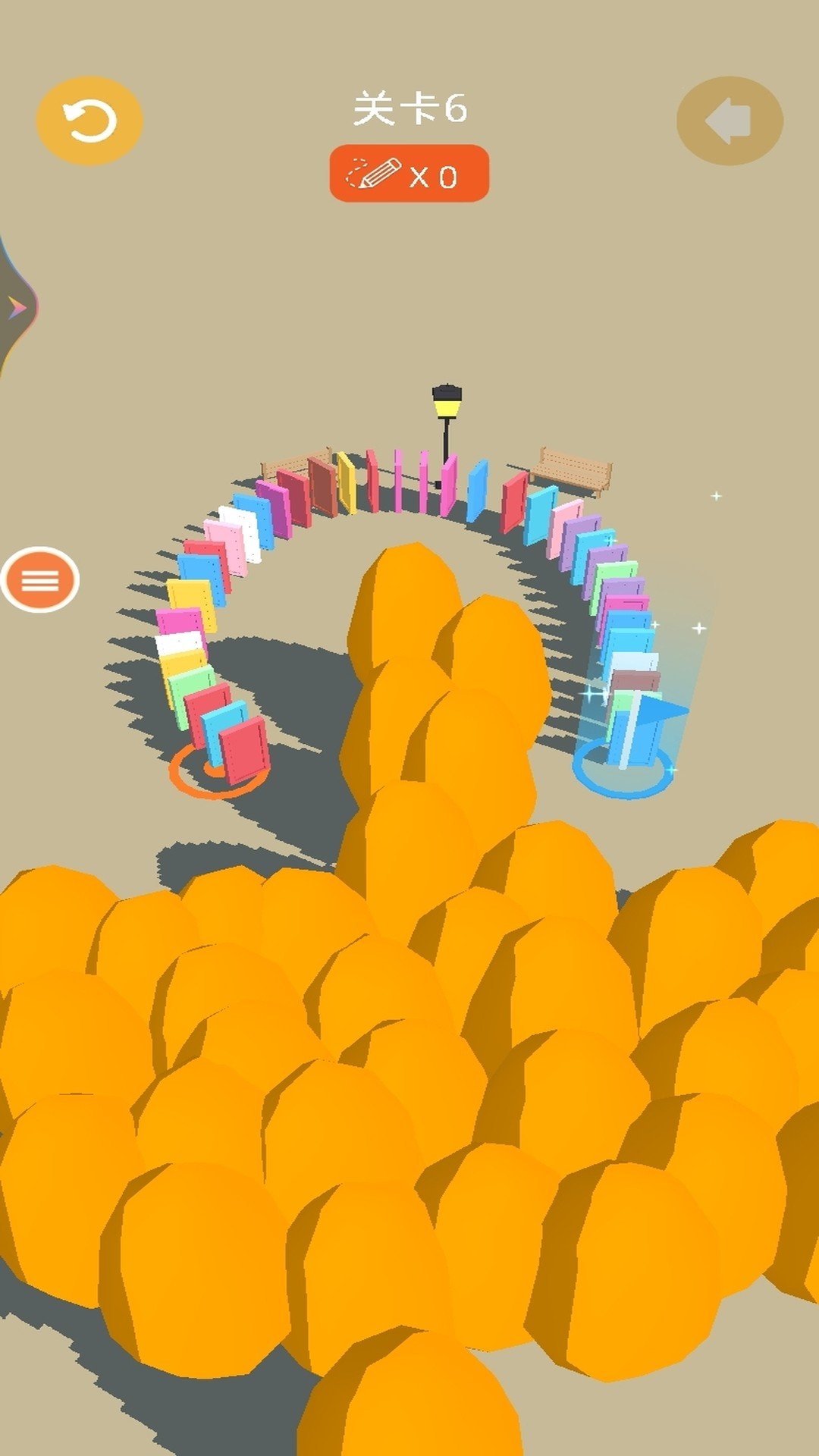Open the orange hamburger menu
This screenshot has width=819, height=1456.
(x=40, y=580)
